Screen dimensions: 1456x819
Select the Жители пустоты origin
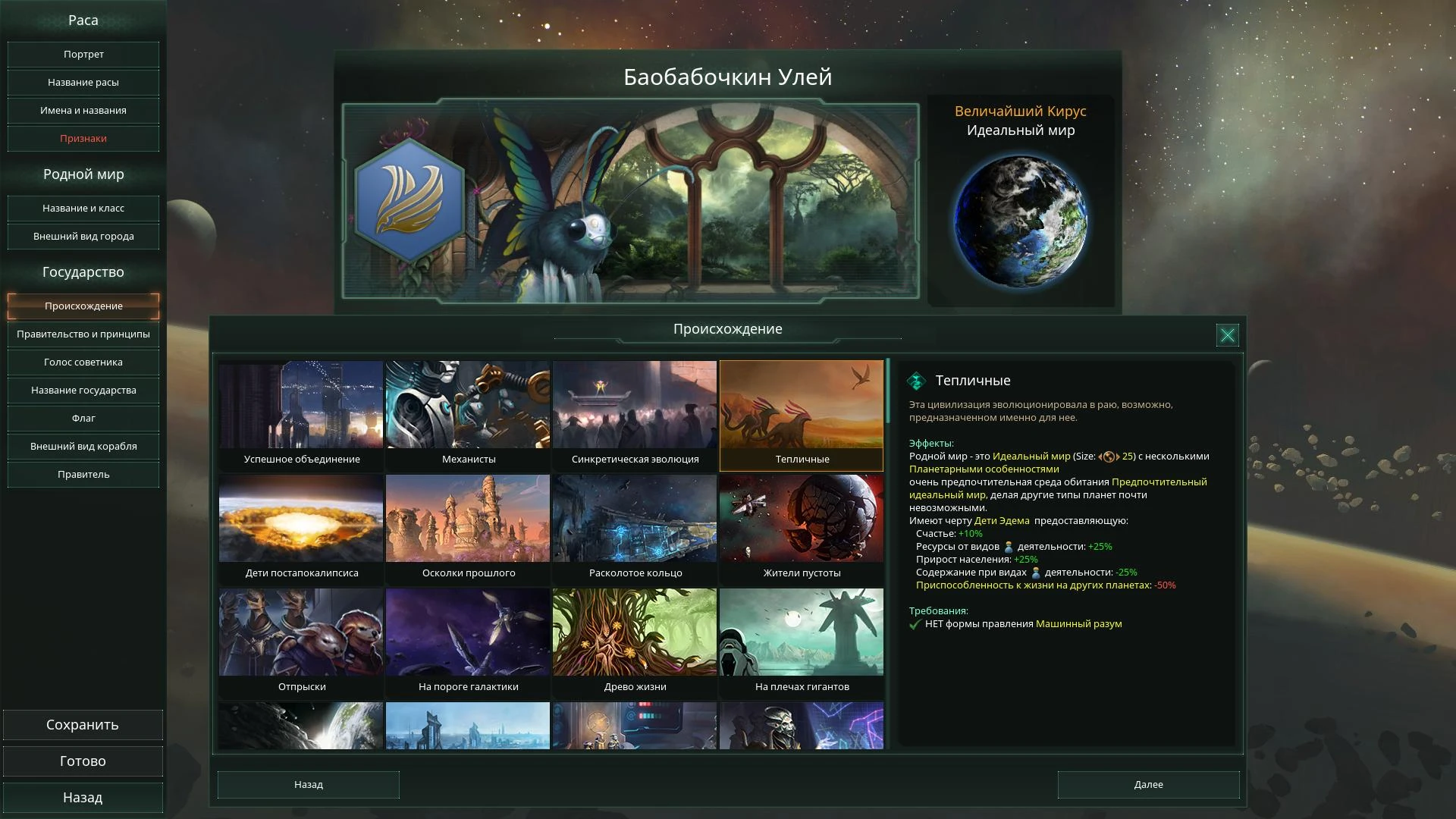pyautogui.click(x=801, y=527)
